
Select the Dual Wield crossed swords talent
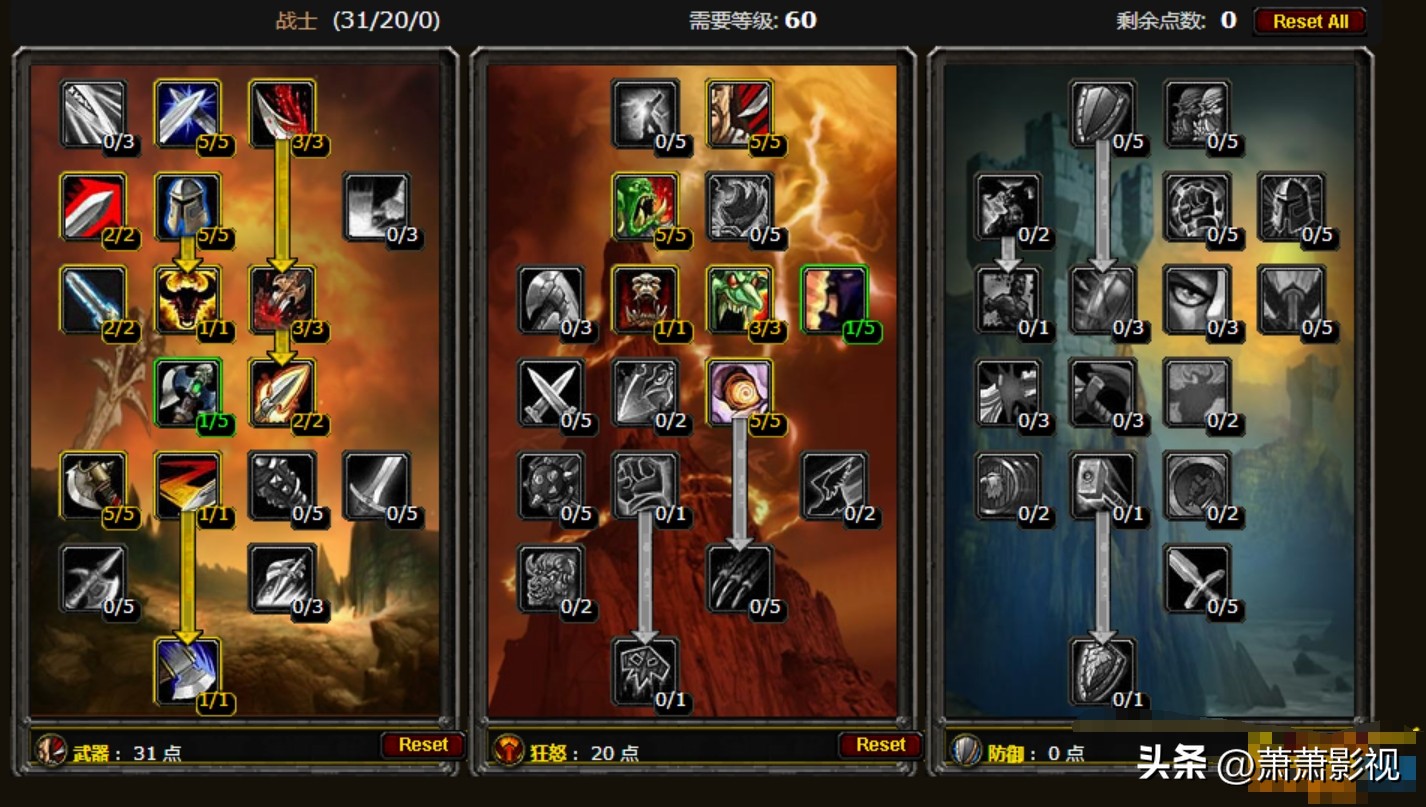pos(551,392)
